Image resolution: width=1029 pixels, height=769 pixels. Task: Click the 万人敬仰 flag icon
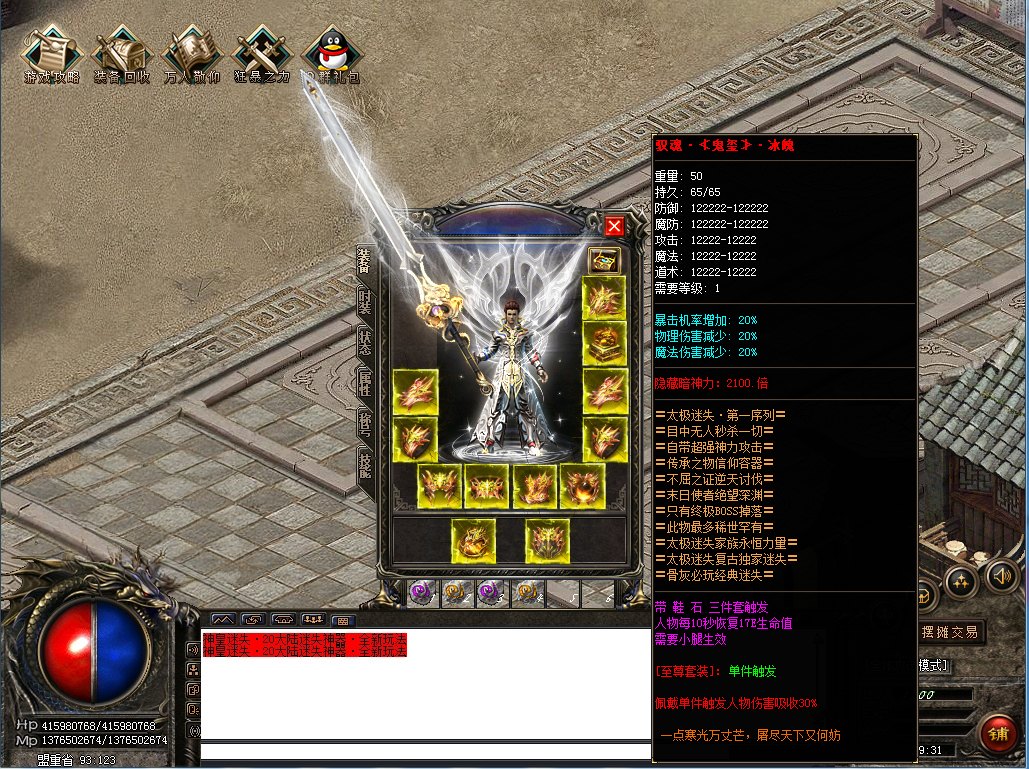tap(192, 54)
